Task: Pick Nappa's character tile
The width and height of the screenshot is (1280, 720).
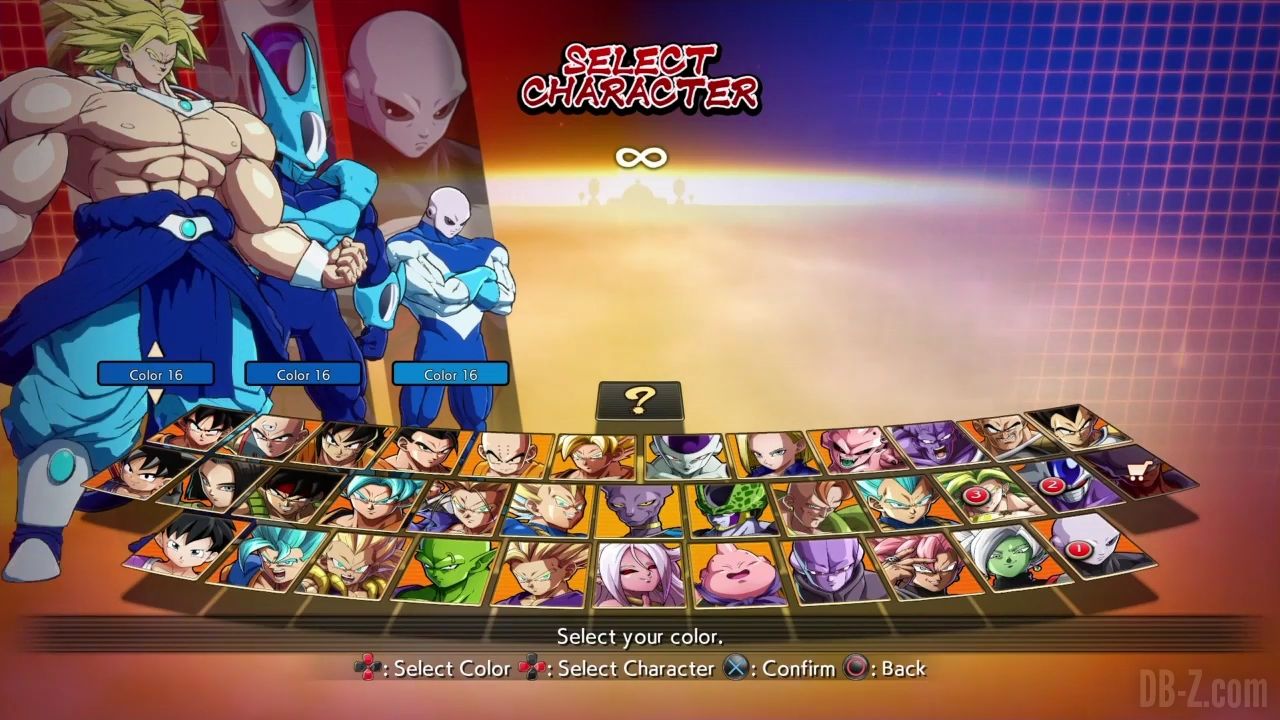Action: [x=1001, y=437]
